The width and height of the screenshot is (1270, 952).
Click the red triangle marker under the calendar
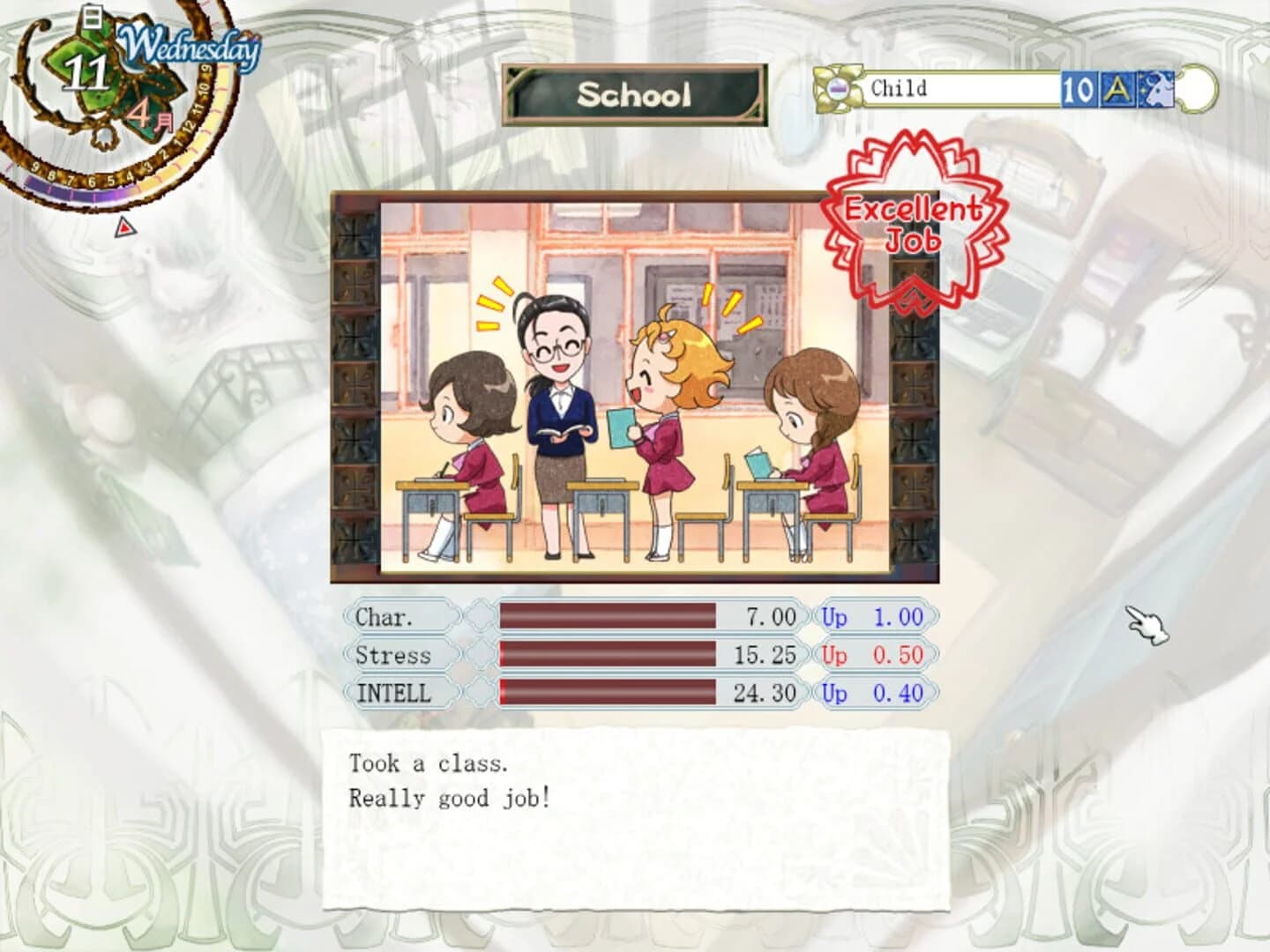tap(123, 227)
